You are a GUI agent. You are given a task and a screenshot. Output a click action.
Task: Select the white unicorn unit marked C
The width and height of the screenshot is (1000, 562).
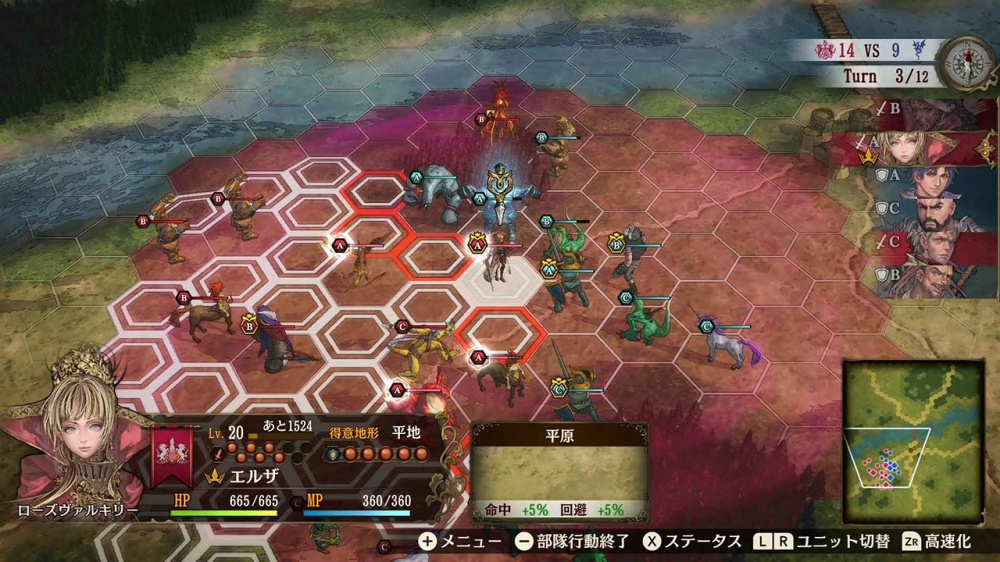click(x=728, y=342)
